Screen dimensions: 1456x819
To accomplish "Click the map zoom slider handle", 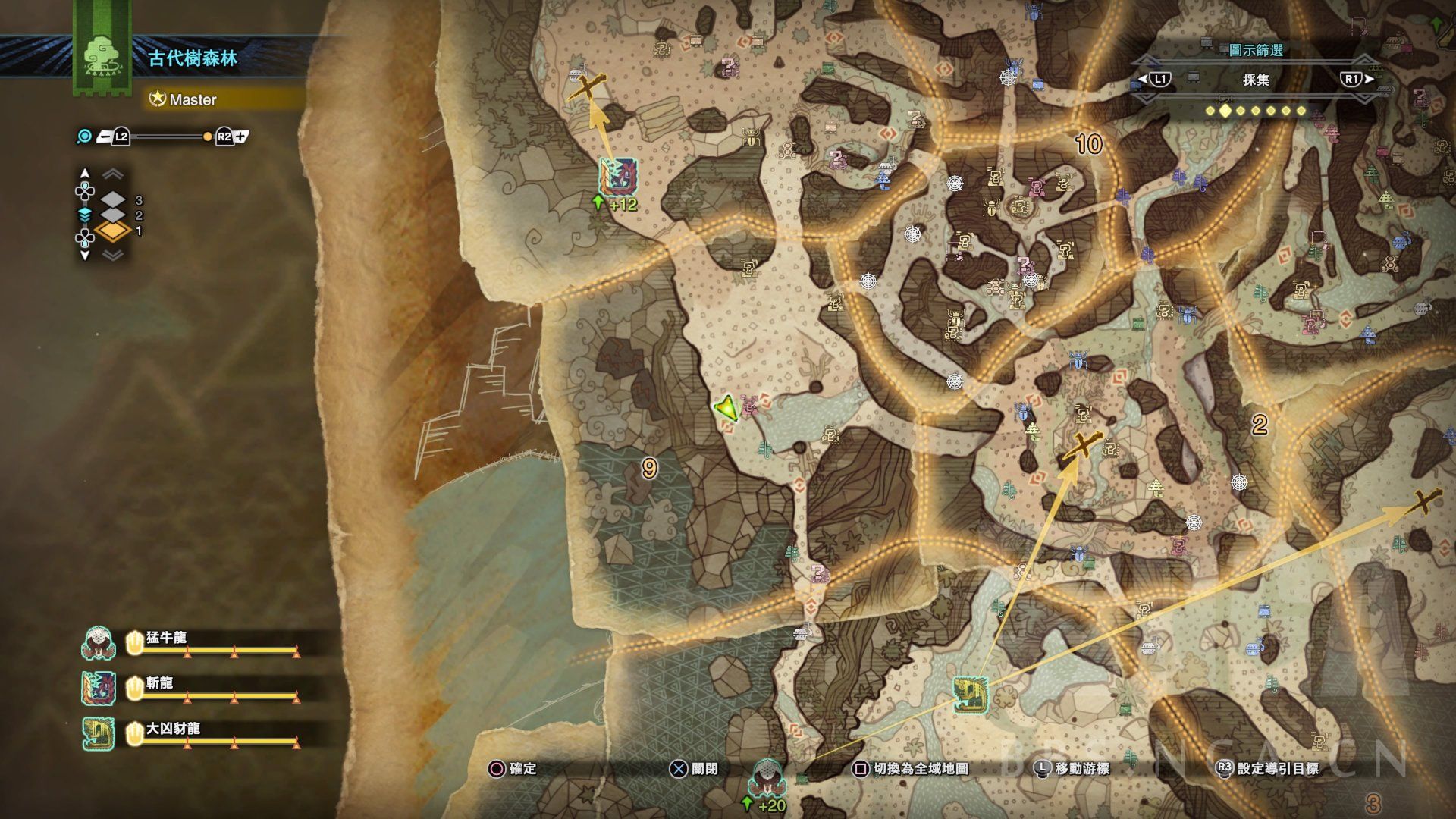I will click(x=208, y=137).
